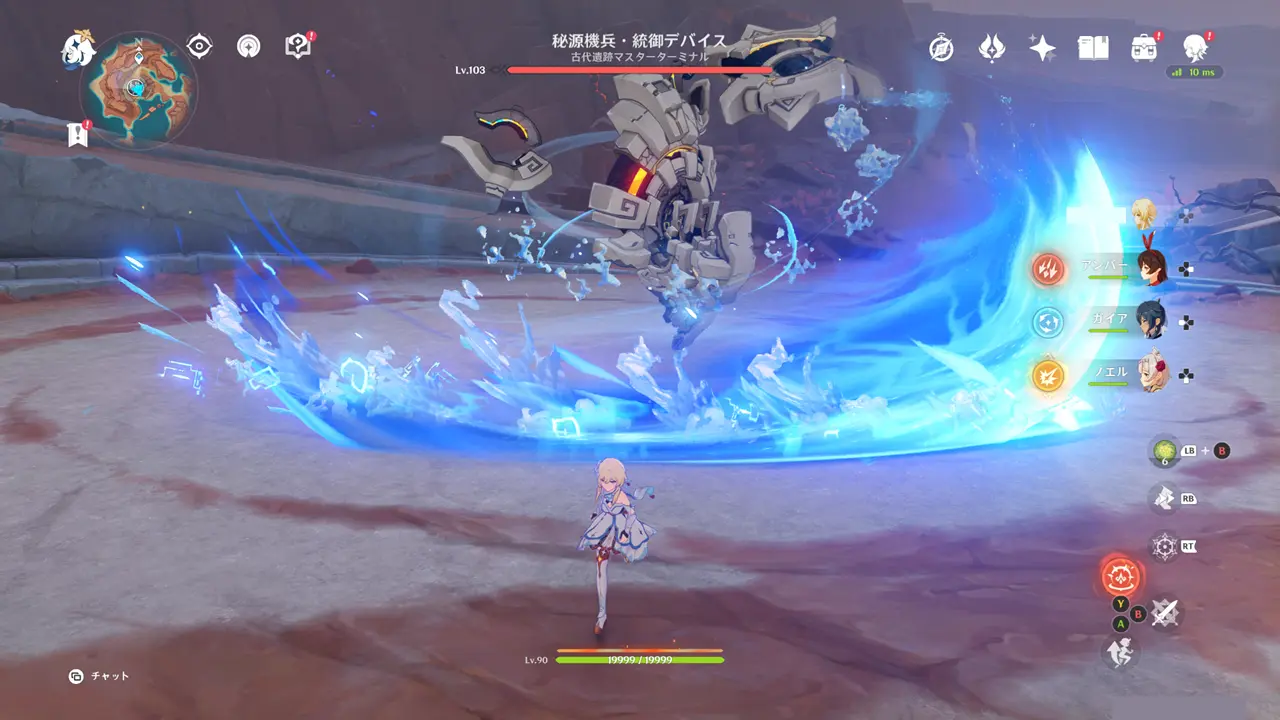
Task: Open the inventory backpack icon
Action: coord(1144,47)
